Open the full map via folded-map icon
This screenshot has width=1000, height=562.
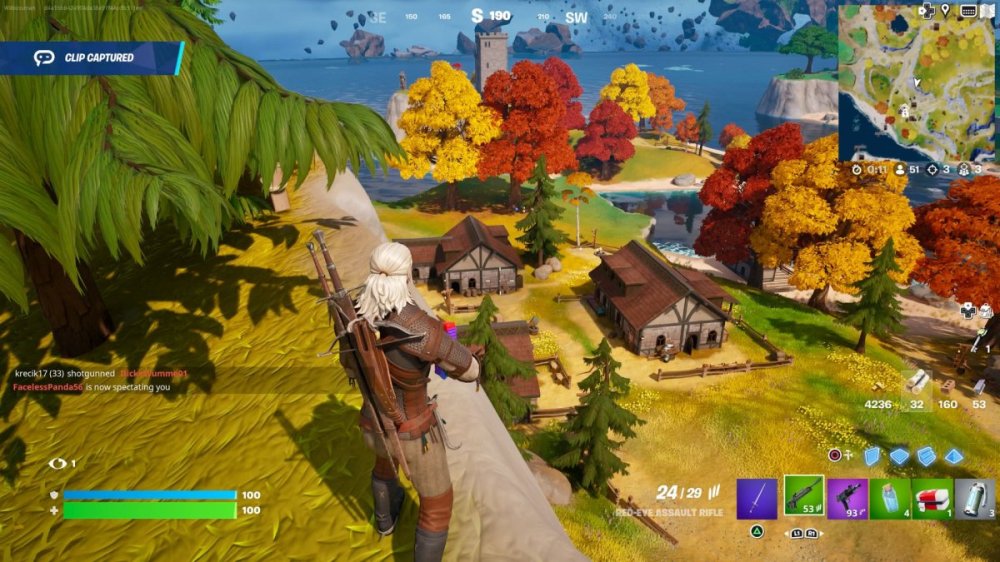click(x=988, y=10)
